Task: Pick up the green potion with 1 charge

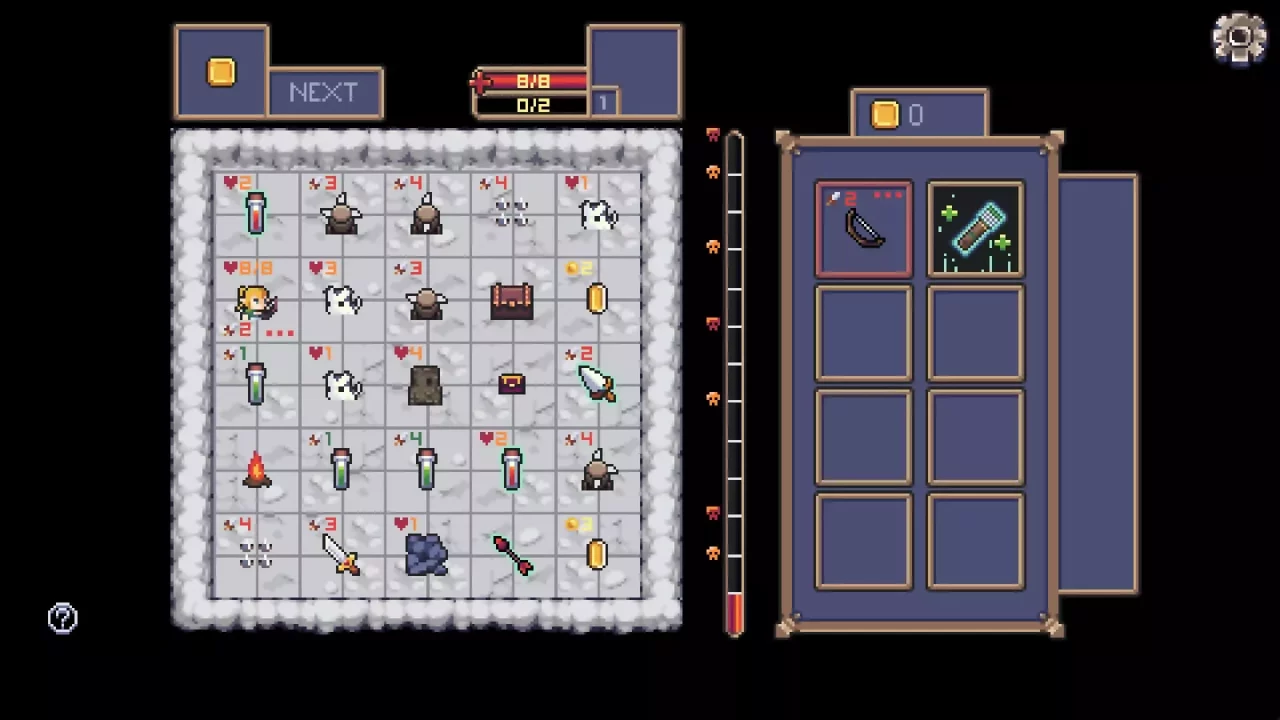Action: click(255, 385)
